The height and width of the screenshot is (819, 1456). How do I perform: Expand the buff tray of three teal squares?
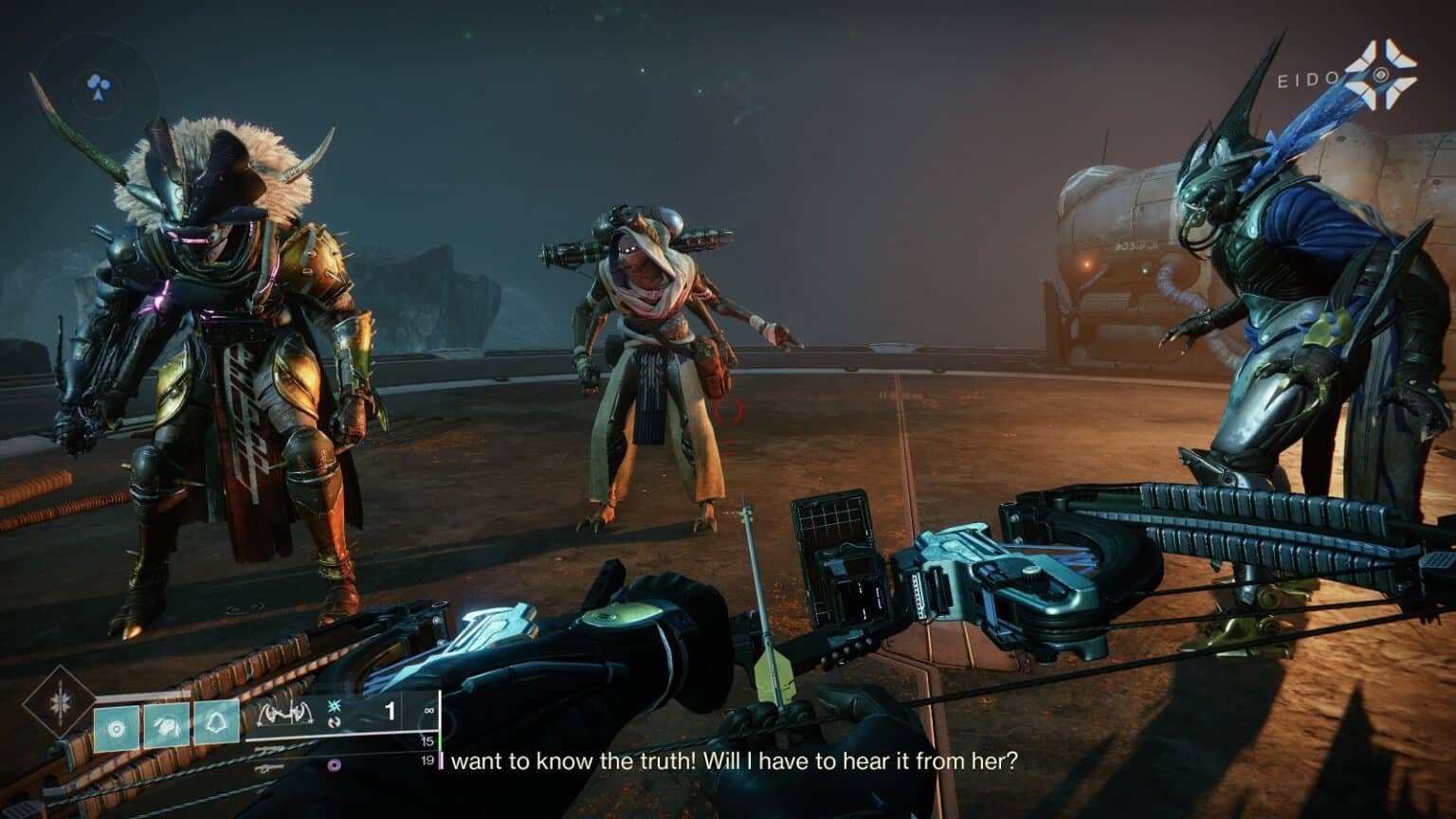(x=165, y=724)
